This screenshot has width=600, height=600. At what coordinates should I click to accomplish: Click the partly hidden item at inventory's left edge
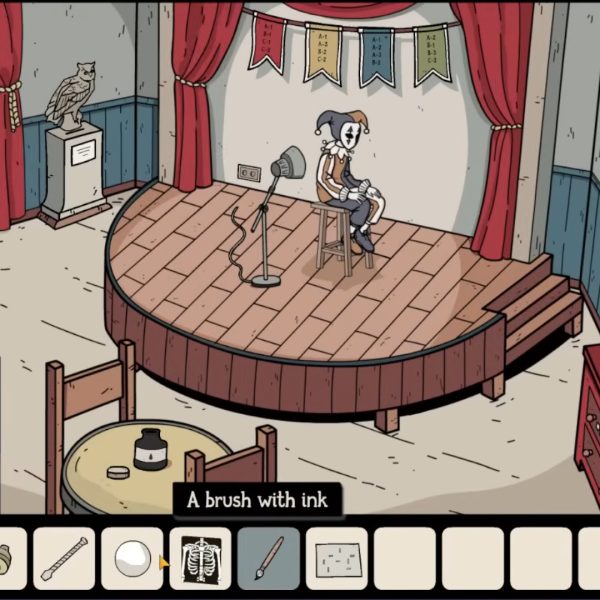(x=8, y=558)
